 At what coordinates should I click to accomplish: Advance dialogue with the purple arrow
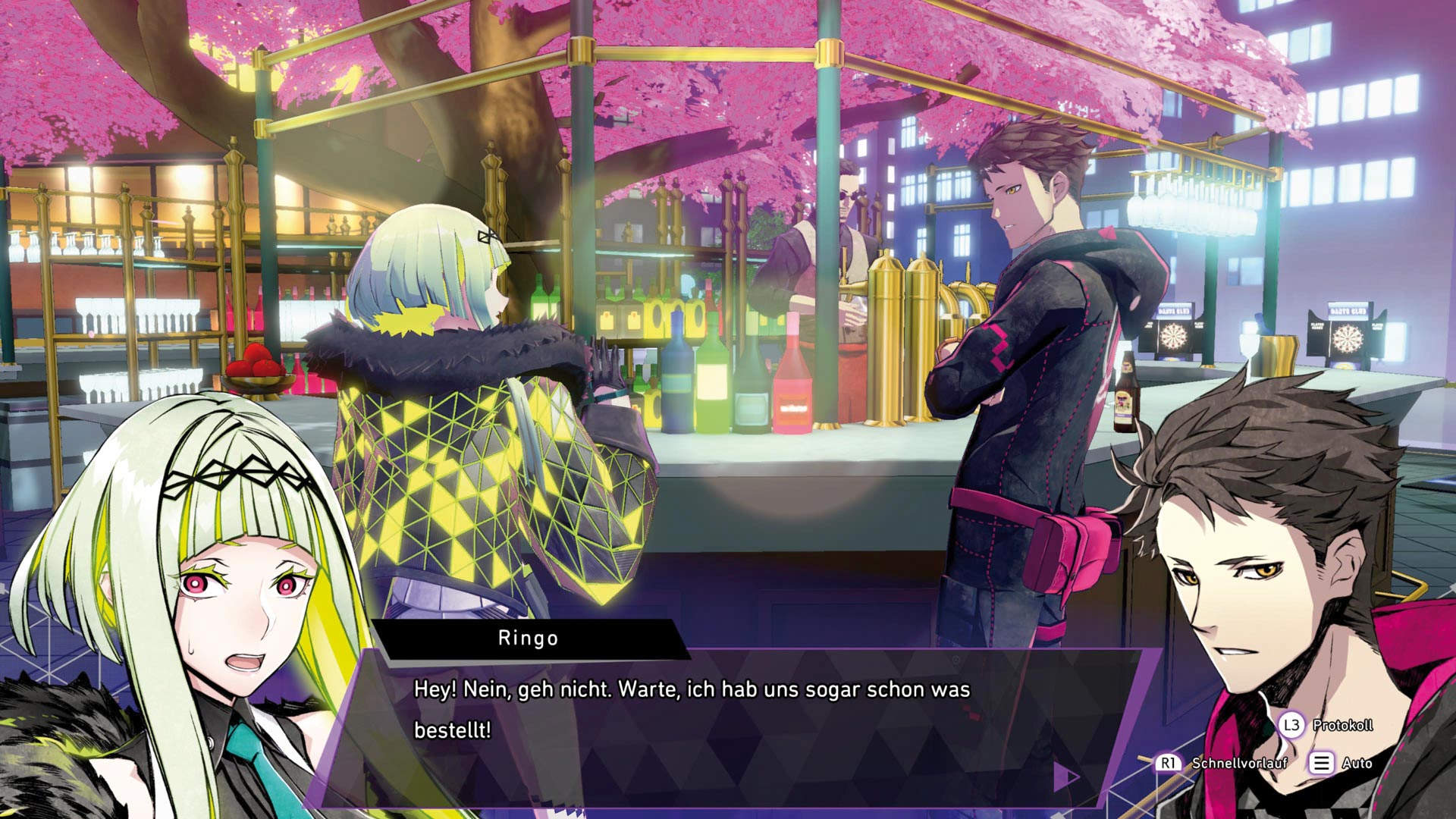1065,776
